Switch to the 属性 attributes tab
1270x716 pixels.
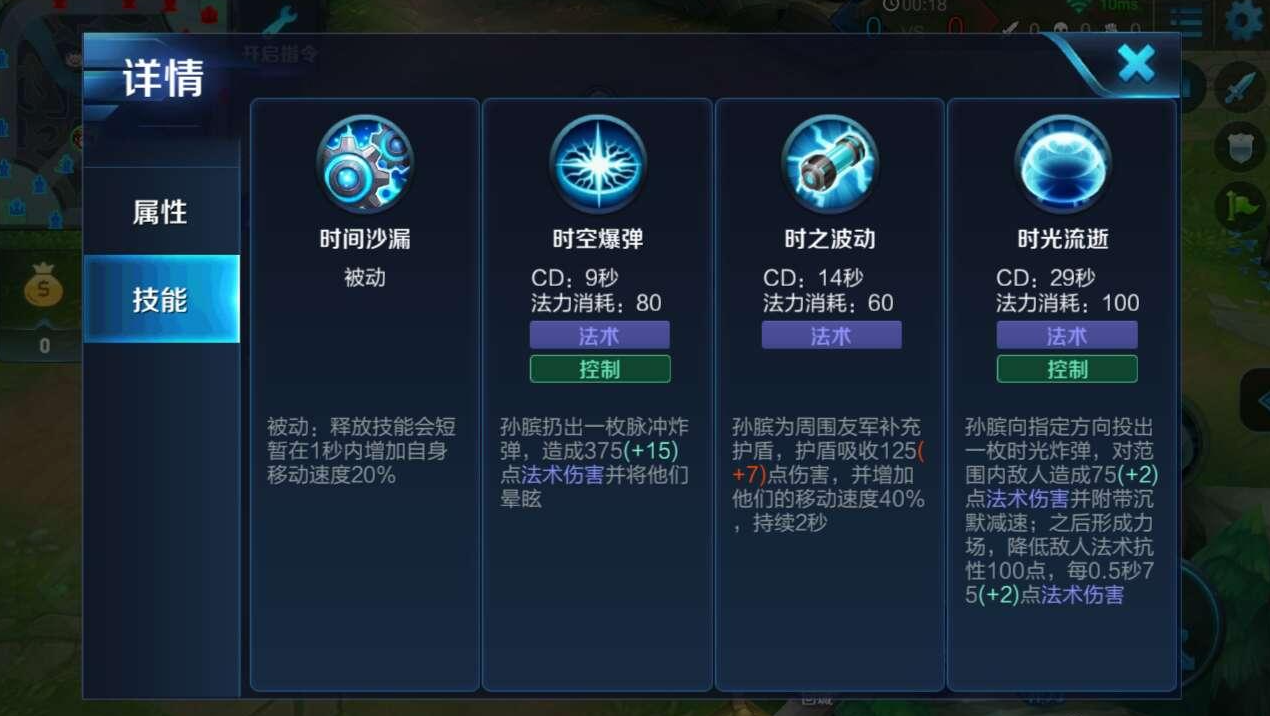160,212
